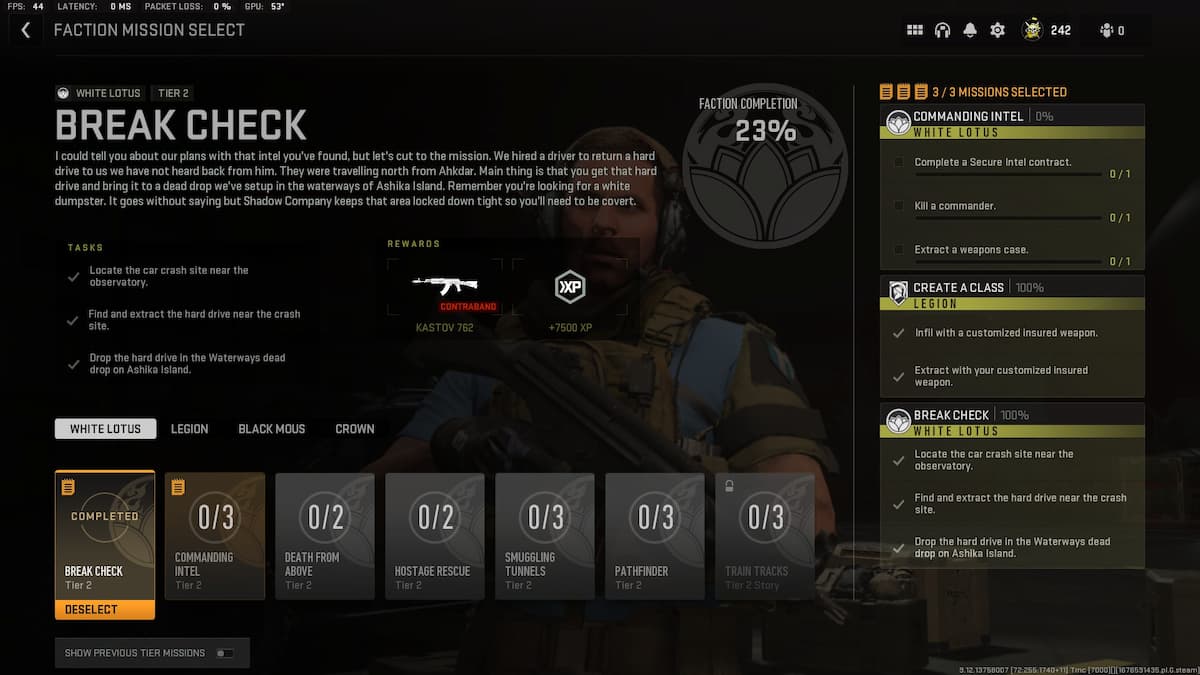Go back using the top-left arrow

pos(25,30)
